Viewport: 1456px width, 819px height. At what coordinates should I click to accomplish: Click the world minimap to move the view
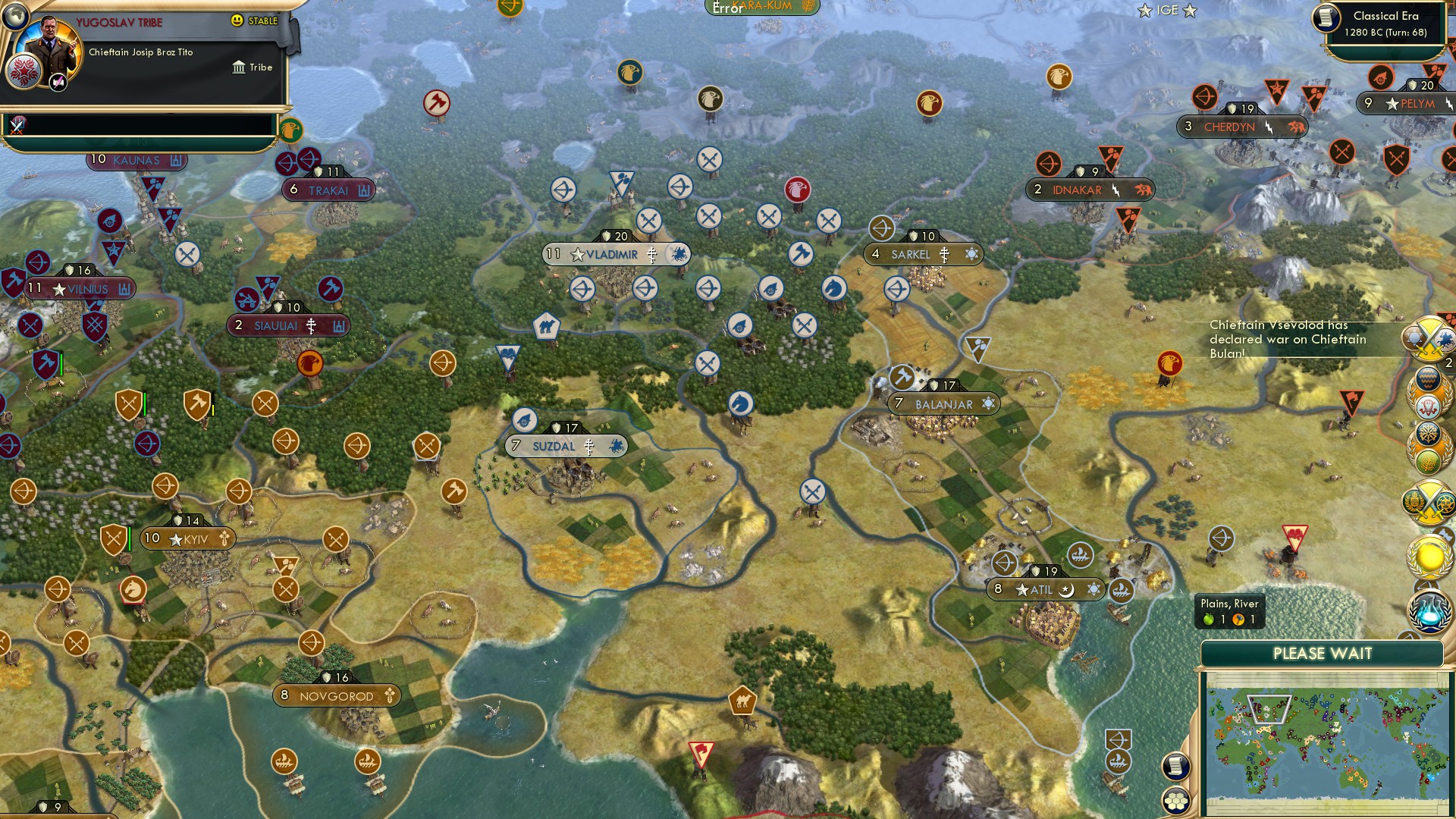click(x=1327, y=743)
